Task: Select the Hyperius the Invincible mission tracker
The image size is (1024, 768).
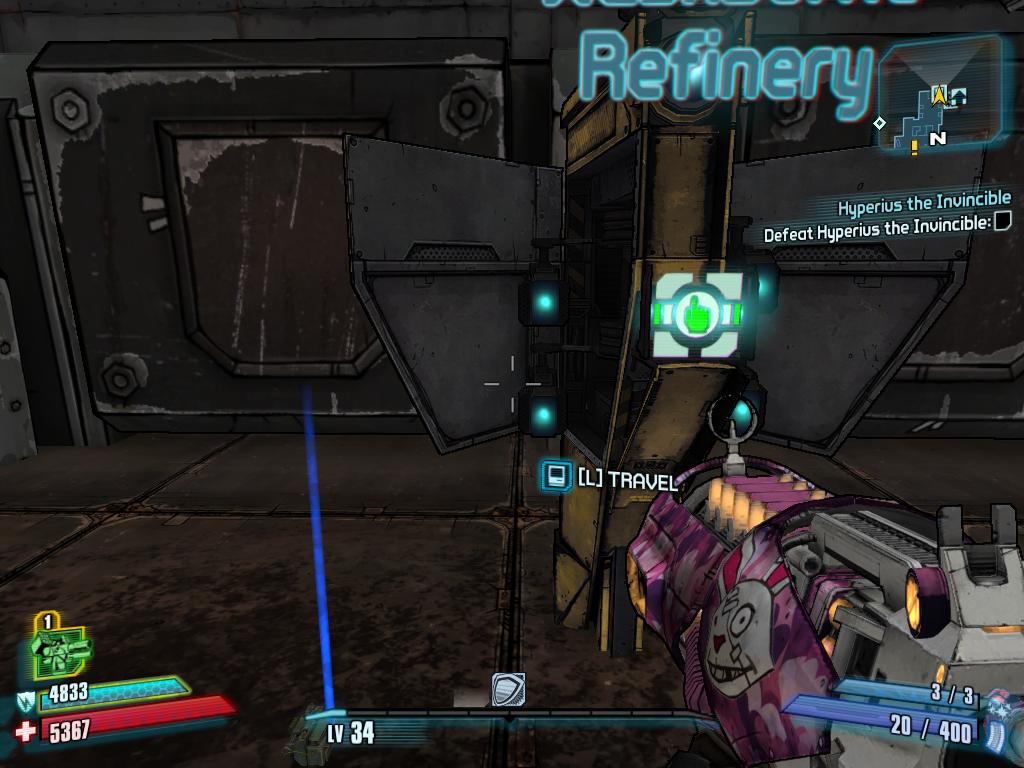Action: tap(923, 201)
